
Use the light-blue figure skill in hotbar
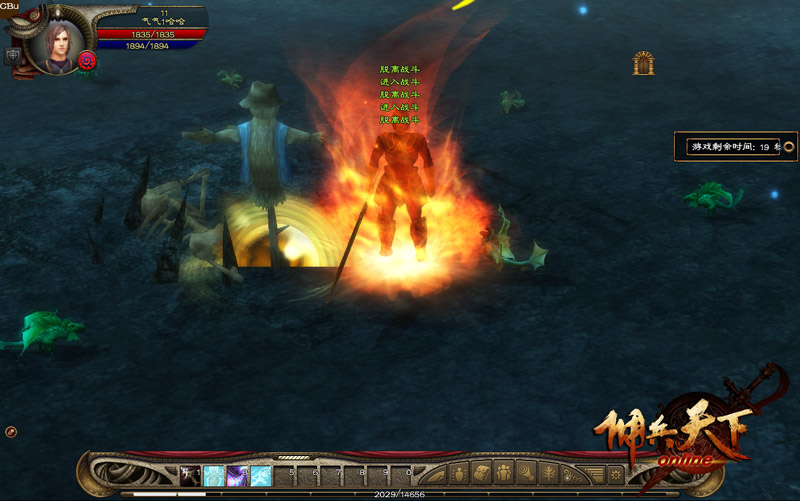click(x=214, y=475)
